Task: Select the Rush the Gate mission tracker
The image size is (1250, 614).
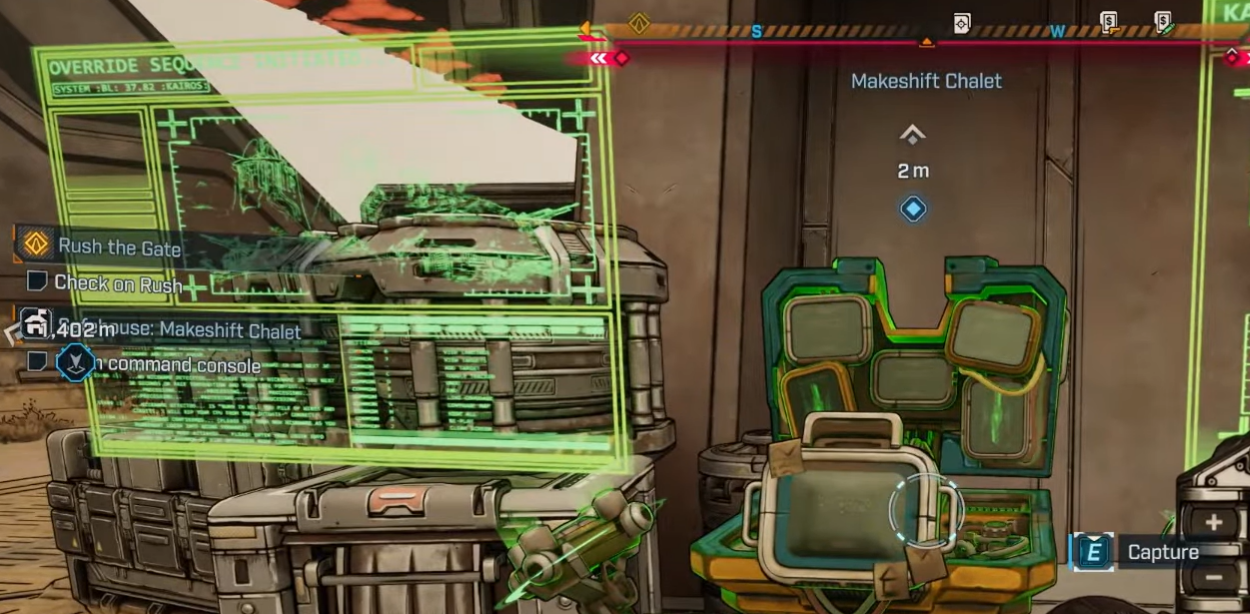Action: tap(119, 246)
